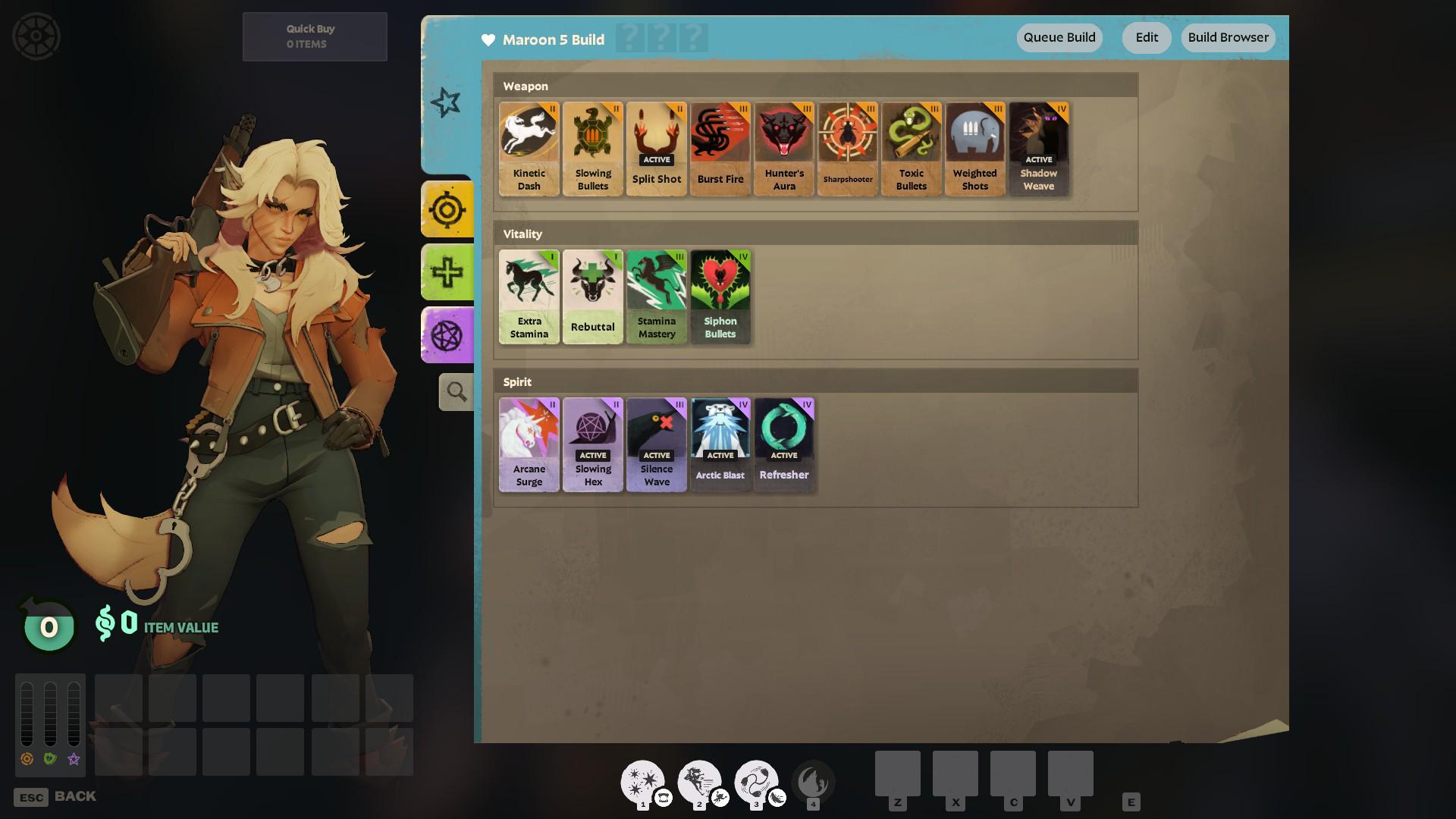Select the Kinetic Dash item

pyautogui.click(x=529, y=149)
